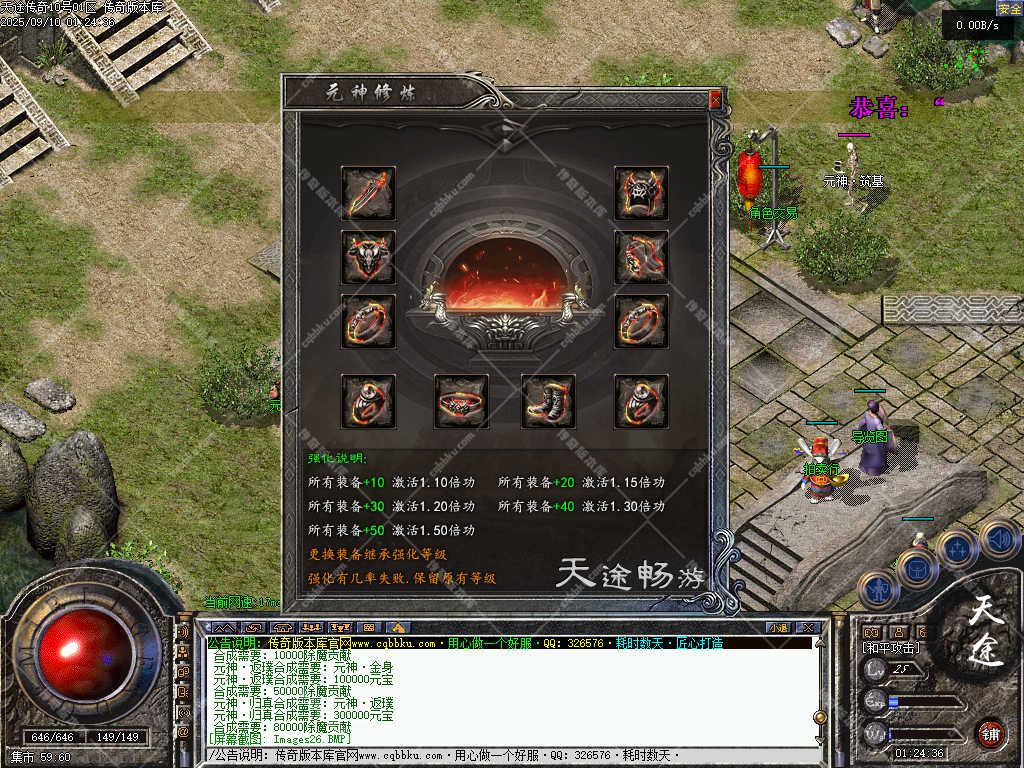This screenshot has height=768, width=1024.
Task: Close the chat box with X
Action: pos(807,627)
